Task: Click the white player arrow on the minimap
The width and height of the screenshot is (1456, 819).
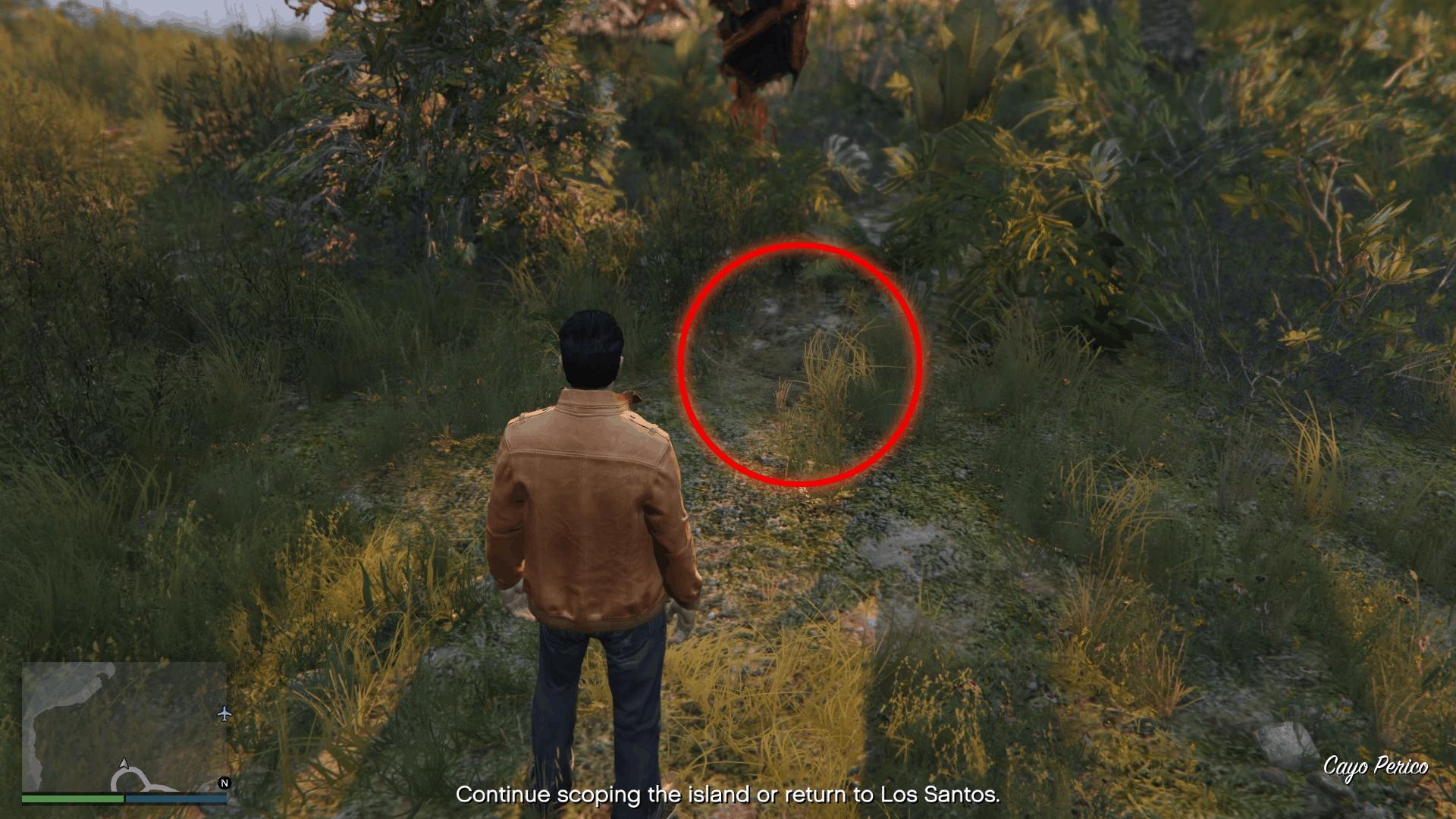Action: (x=124, y=765)
